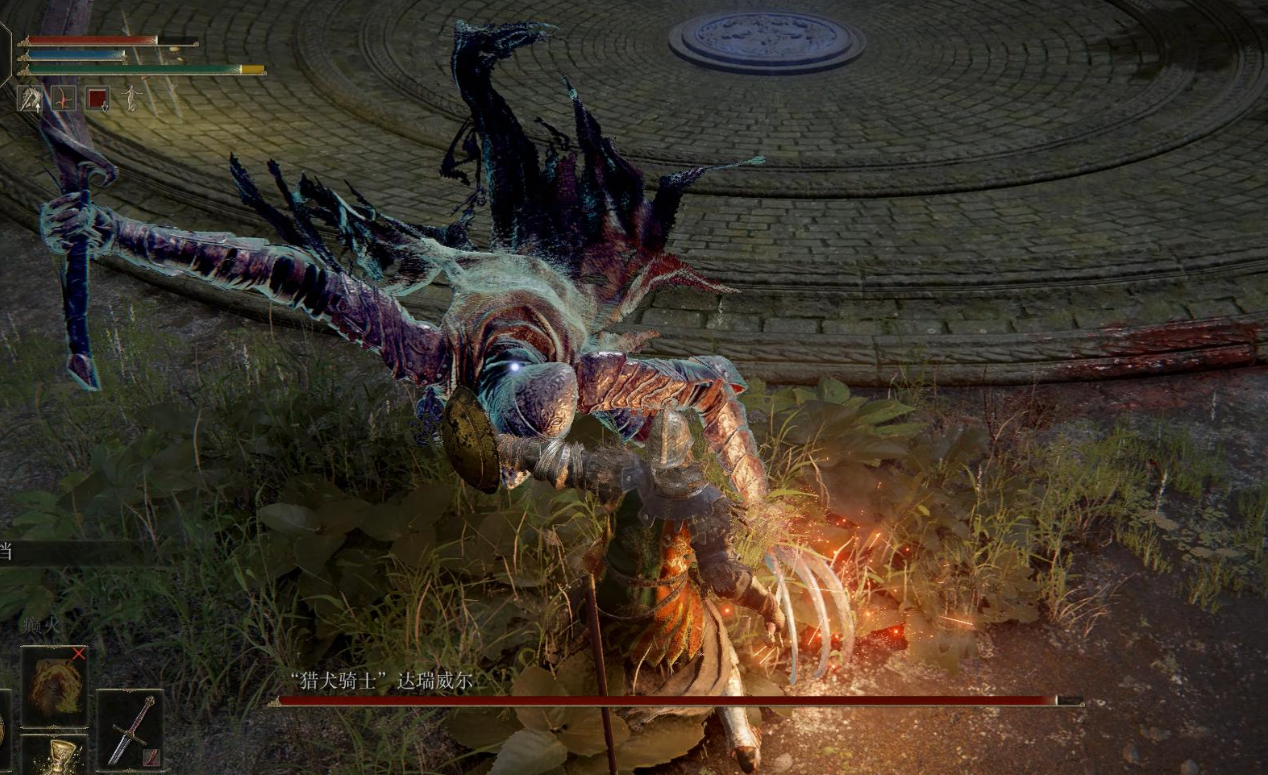Select the fire spell slot with red X
The image size is (1268, 775).
point(54,686)
